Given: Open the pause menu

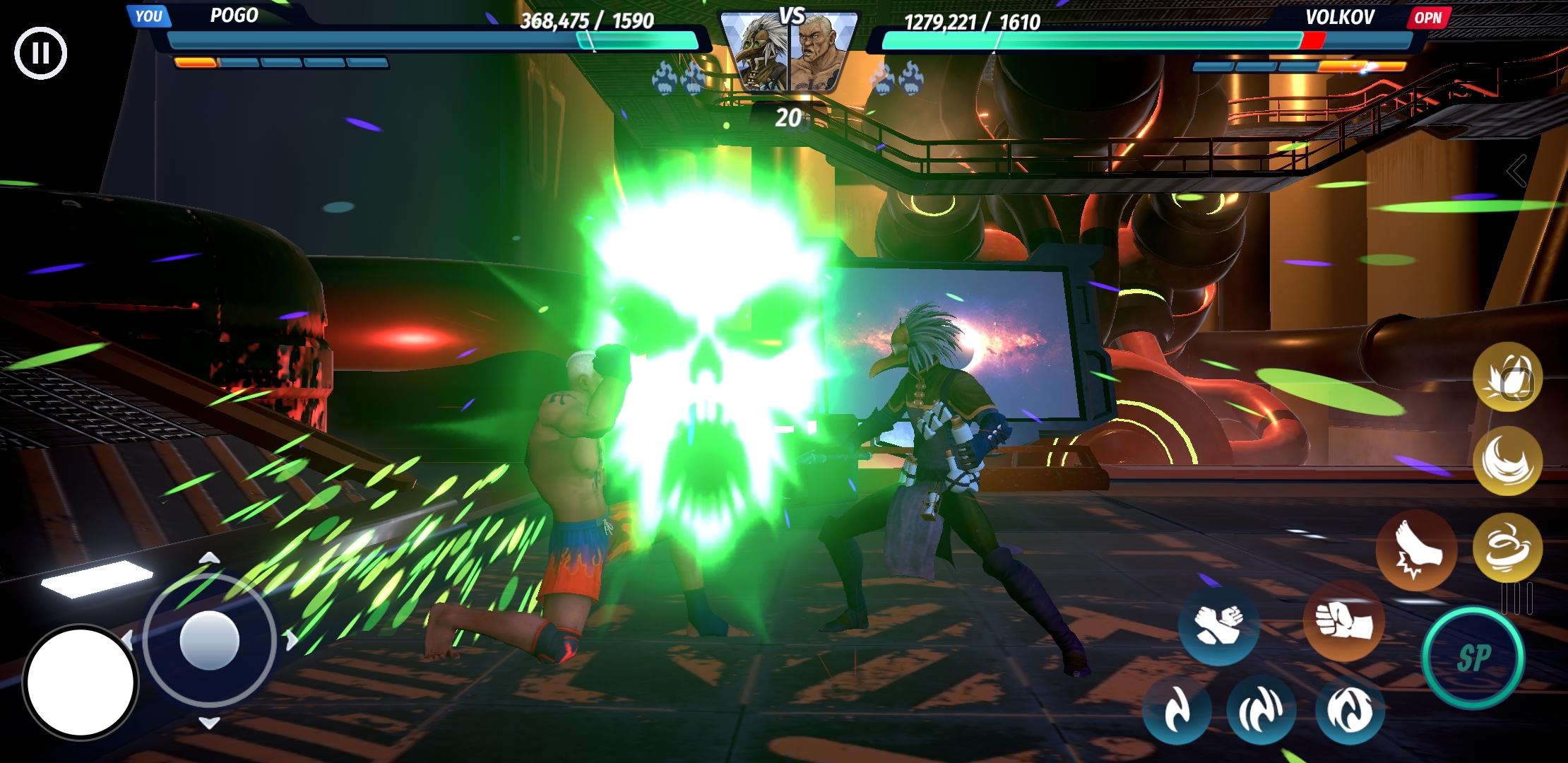Looking at the screenshot, I should (x=41, y=52).
